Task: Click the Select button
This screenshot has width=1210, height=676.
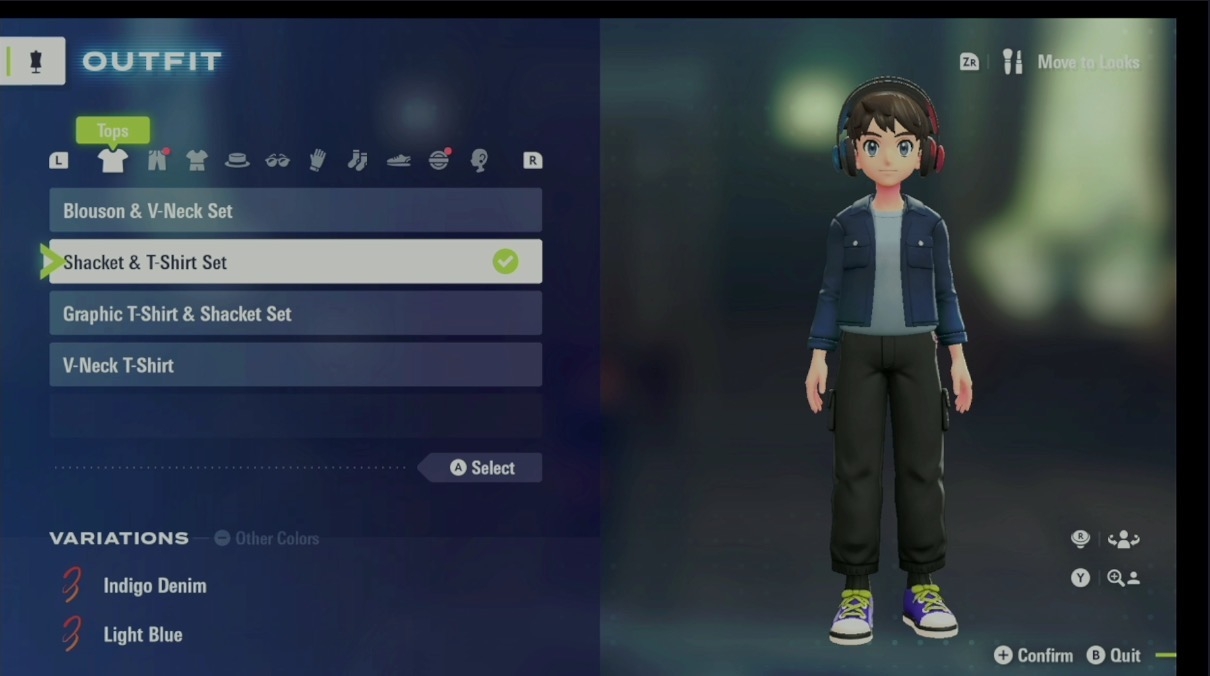Action: 482,468
